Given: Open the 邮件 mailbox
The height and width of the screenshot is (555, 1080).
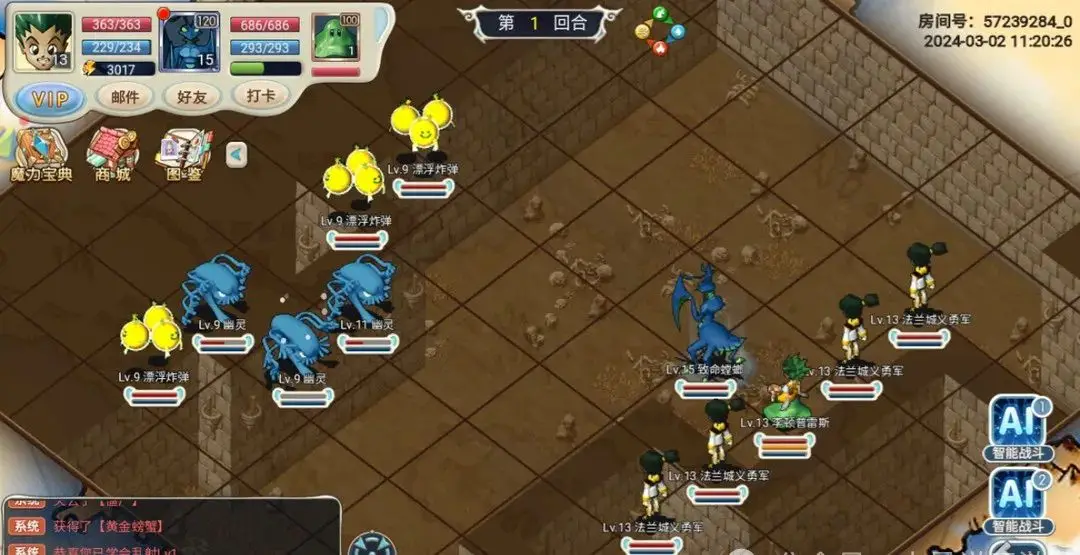Looking at the screenshot, I should [125, 97].
